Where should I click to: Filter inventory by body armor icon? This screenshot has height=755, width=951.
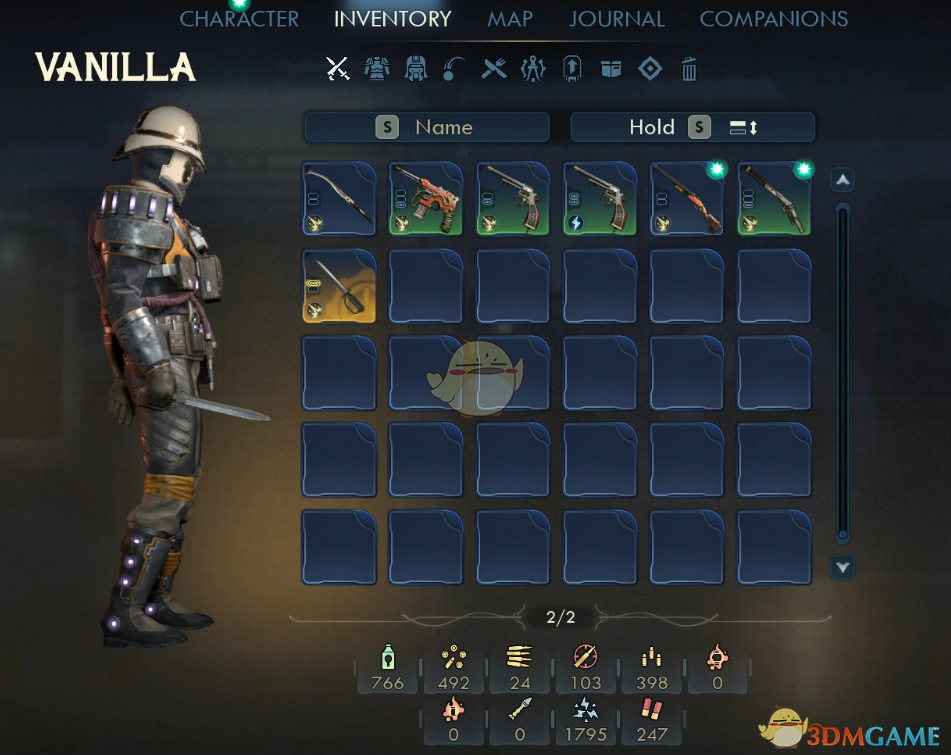[377, 69]
